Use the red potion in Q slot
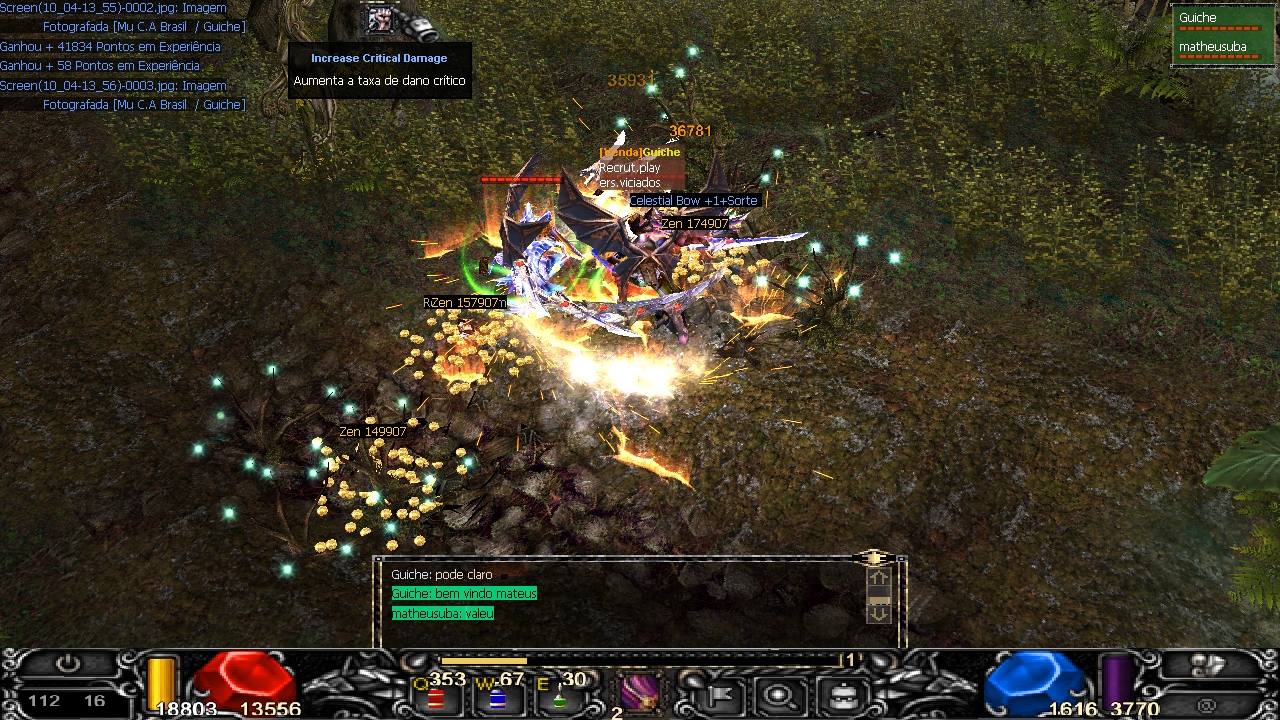Image resolution: width=1280 pixels, height=720 pixels. tap(436, 696)
